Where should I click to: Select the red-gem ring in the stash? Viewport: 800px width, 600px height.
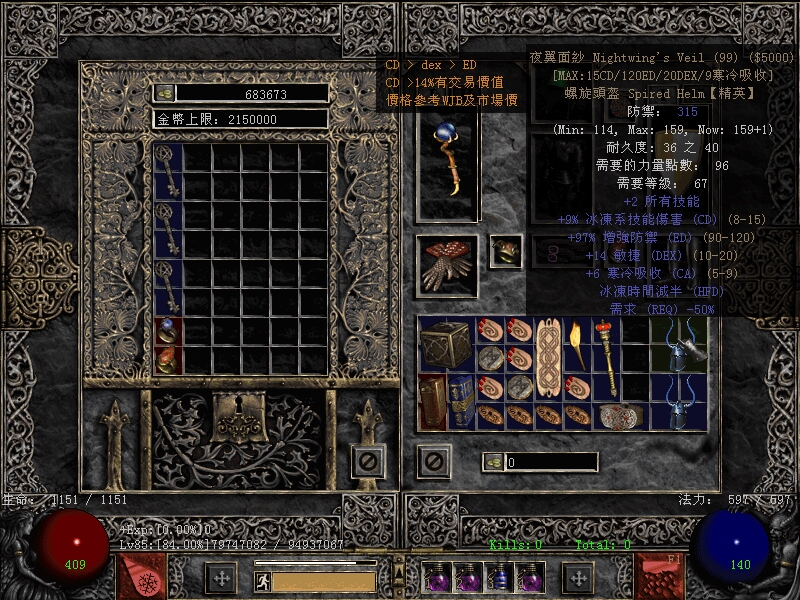(x=168, y=360)
